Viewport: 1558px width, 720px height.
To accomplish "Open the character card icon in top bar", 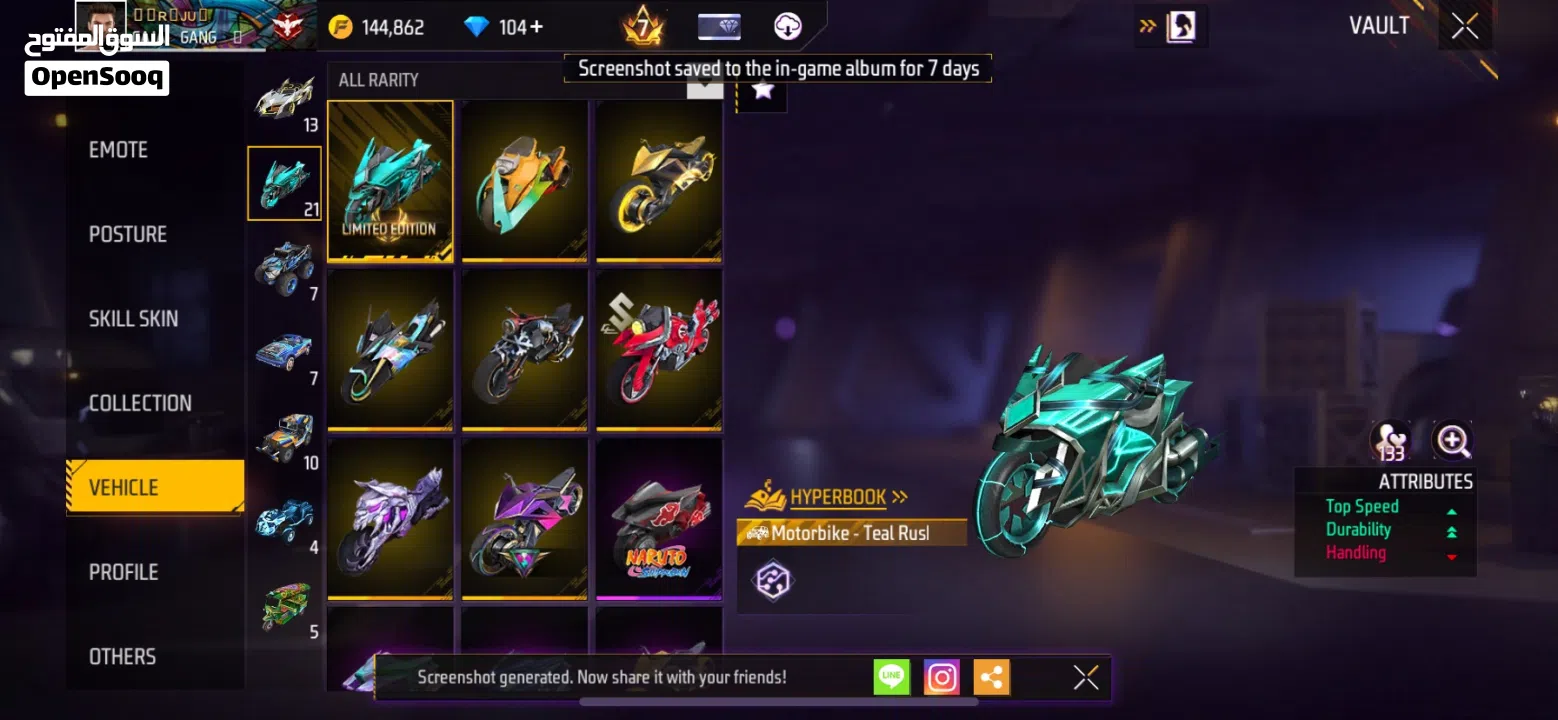I will tap(1180, 26).
